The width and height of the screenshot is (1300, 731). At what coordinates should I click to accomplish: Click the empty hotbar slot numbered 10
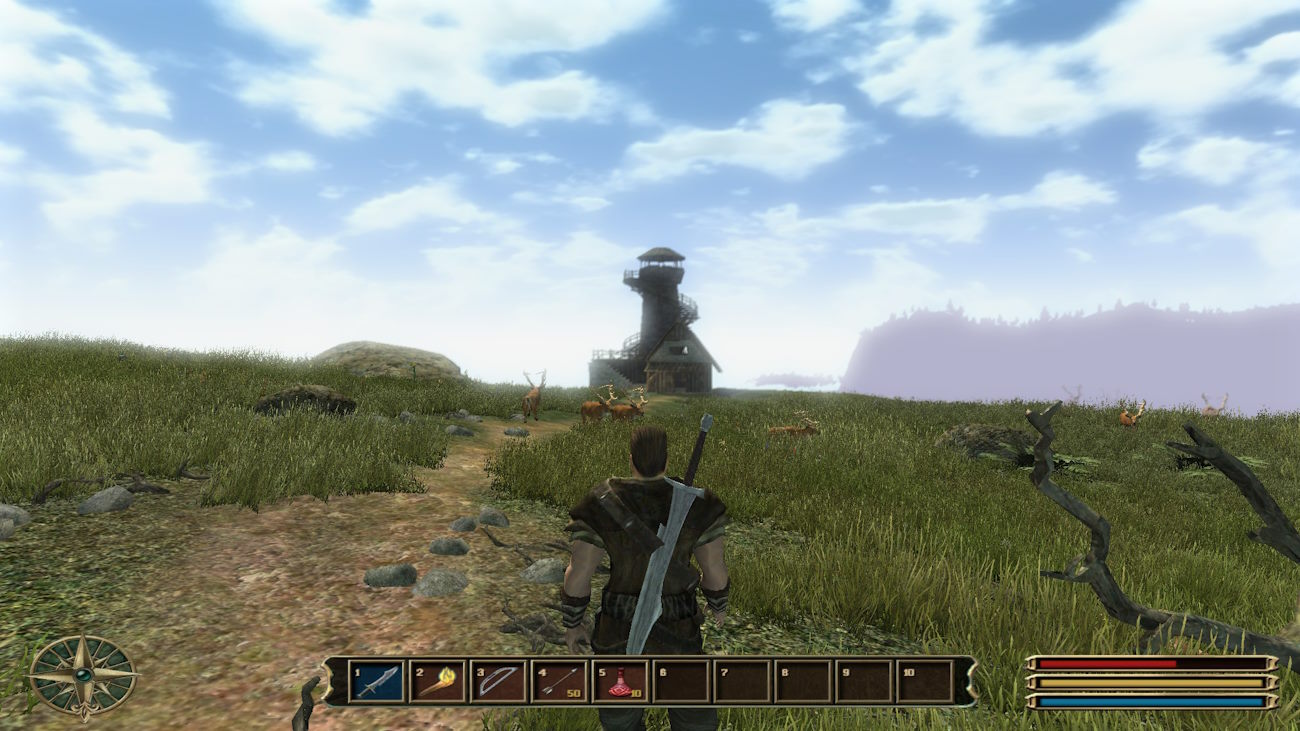click(924, 682)
